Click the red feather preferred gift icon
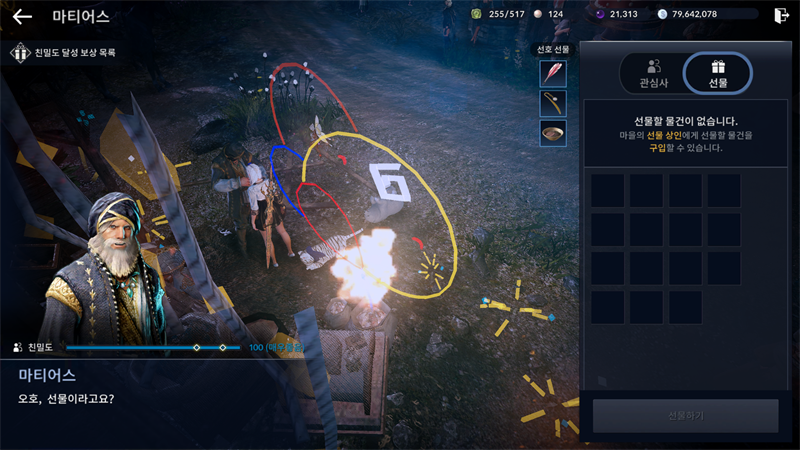The height and width of the screenshot is (450, 800). 553,73
